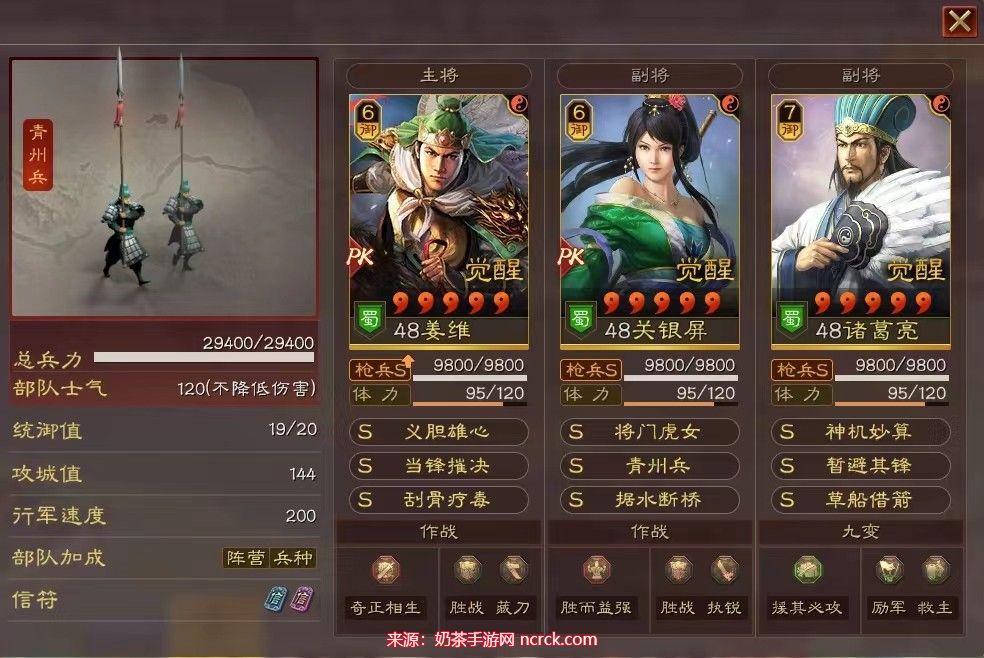The height and width of the screenshot is (658, 984).
Task: Show the 草船借箭 skill details
Action: coord(861,499)
